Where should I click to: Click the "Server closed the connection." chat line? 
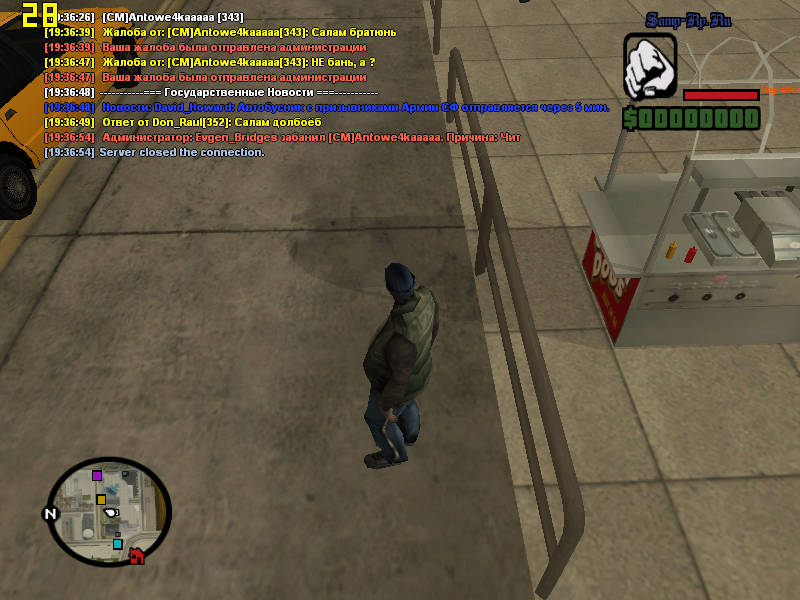tap(181, 152)
